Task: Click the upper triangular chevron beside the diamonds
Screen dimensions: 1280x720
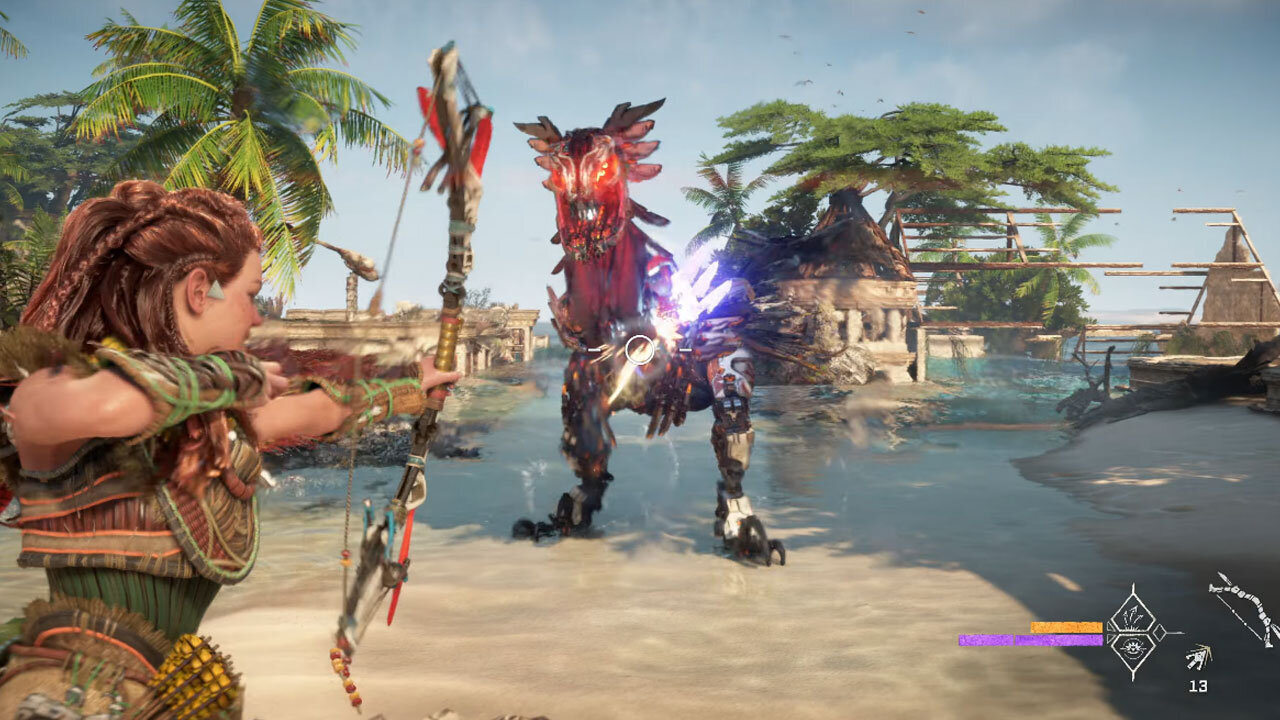Action: (1110, 626)
